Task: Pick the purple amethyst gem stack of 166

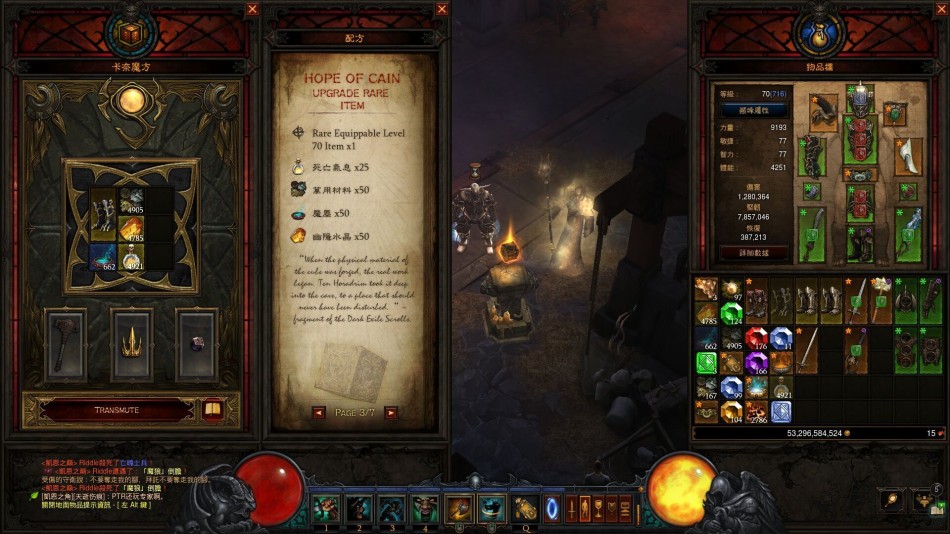Action: [x=756, y=362]
